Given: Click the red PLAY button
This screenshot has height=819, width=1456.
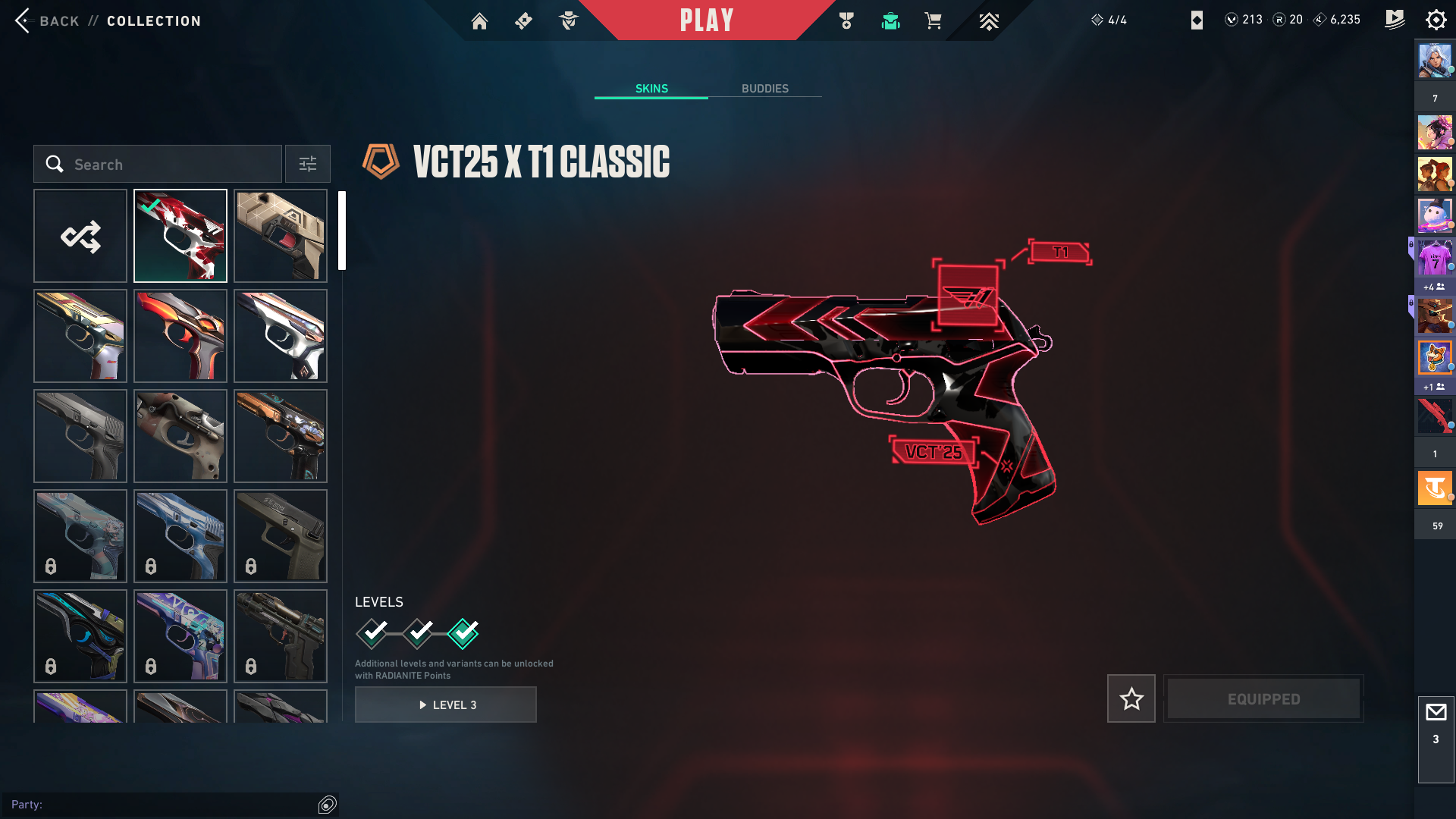Looking at the screenshot, I should 706,20.
